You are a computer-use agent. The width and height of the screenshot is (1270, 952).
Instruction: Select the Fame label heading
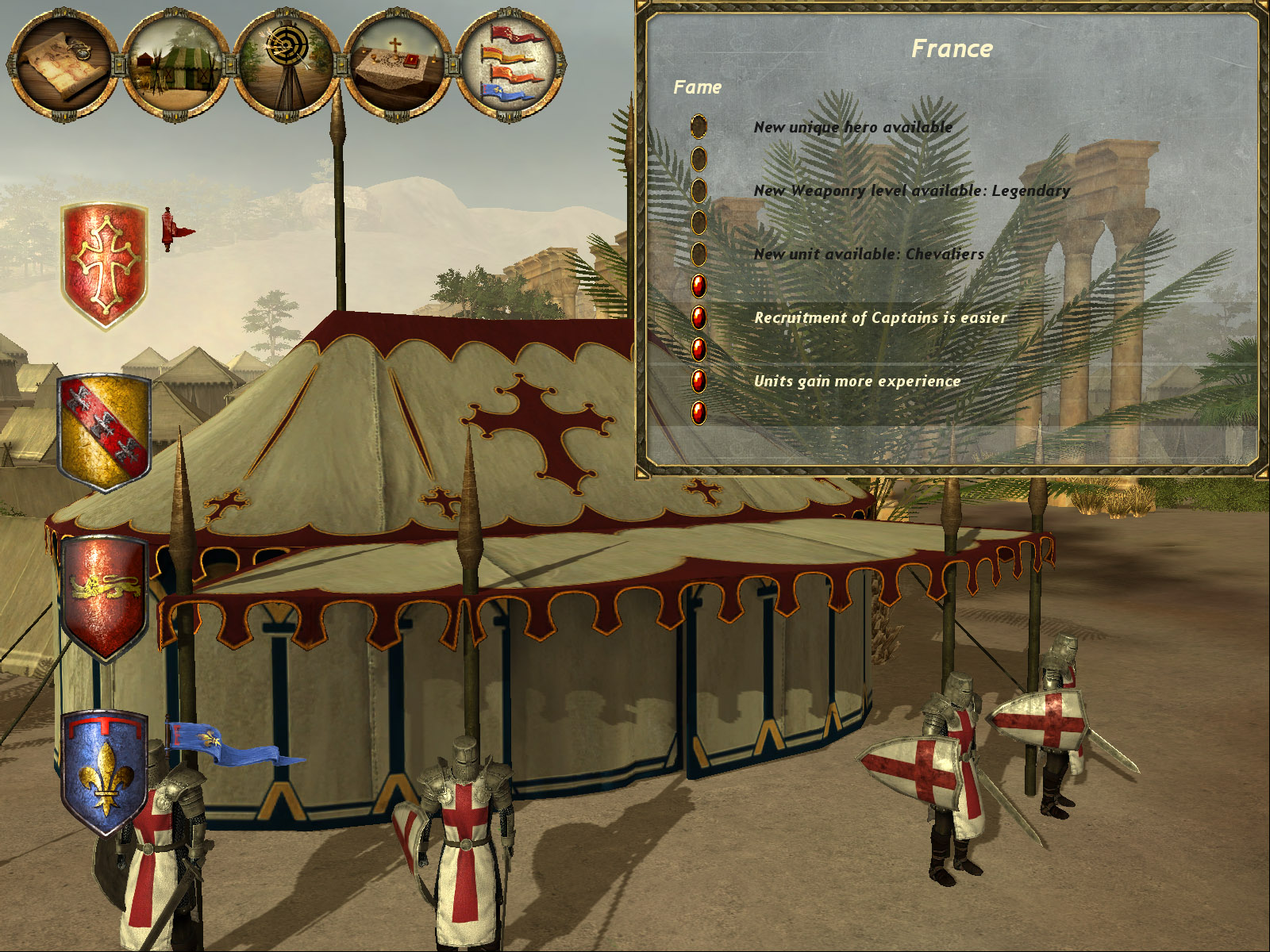(x=697, y=87)
